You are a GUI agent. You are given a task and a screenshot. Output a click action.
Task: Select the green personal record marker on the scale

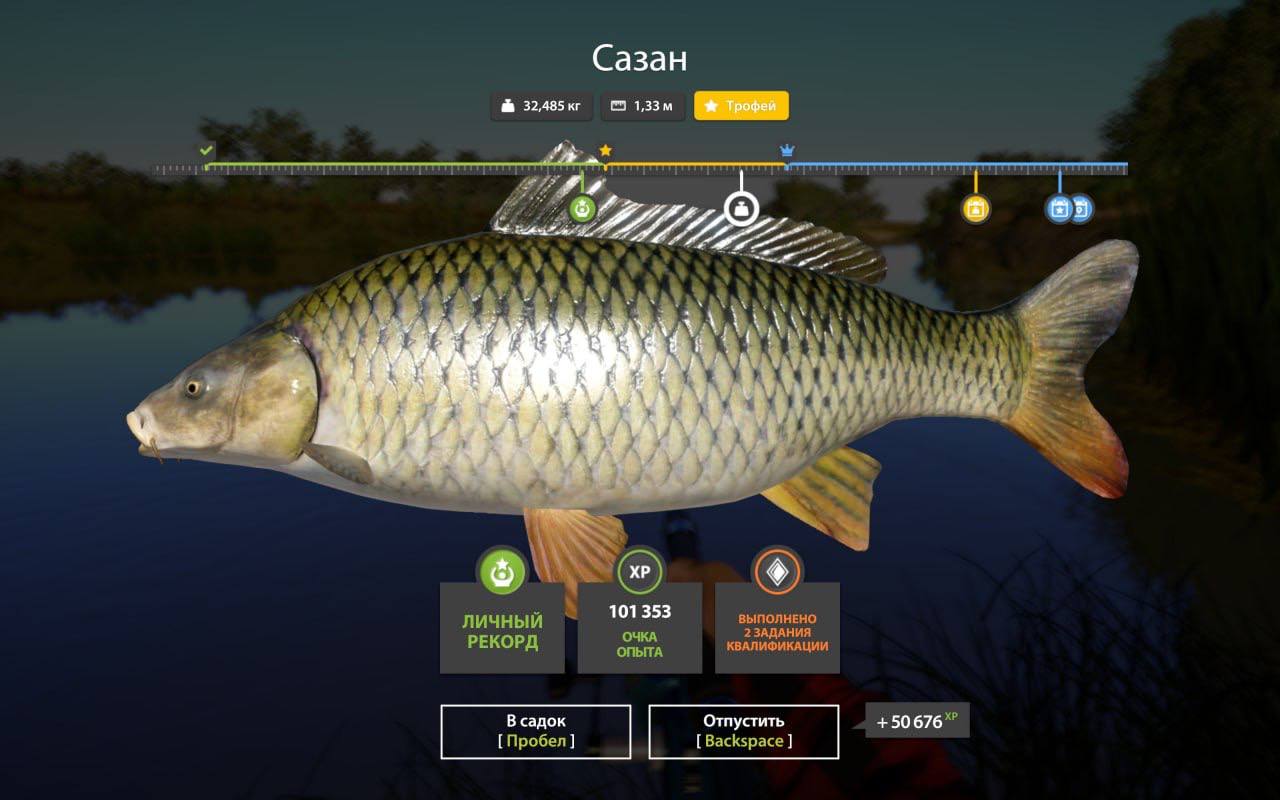(x=582, y=209)
